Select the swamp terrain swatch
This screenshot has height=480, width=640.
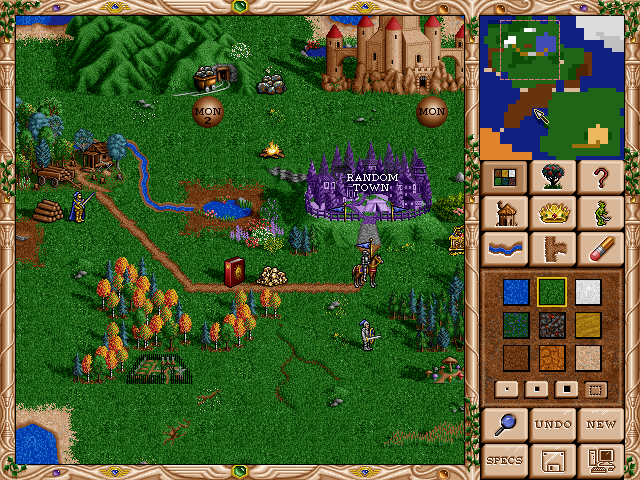517,325
